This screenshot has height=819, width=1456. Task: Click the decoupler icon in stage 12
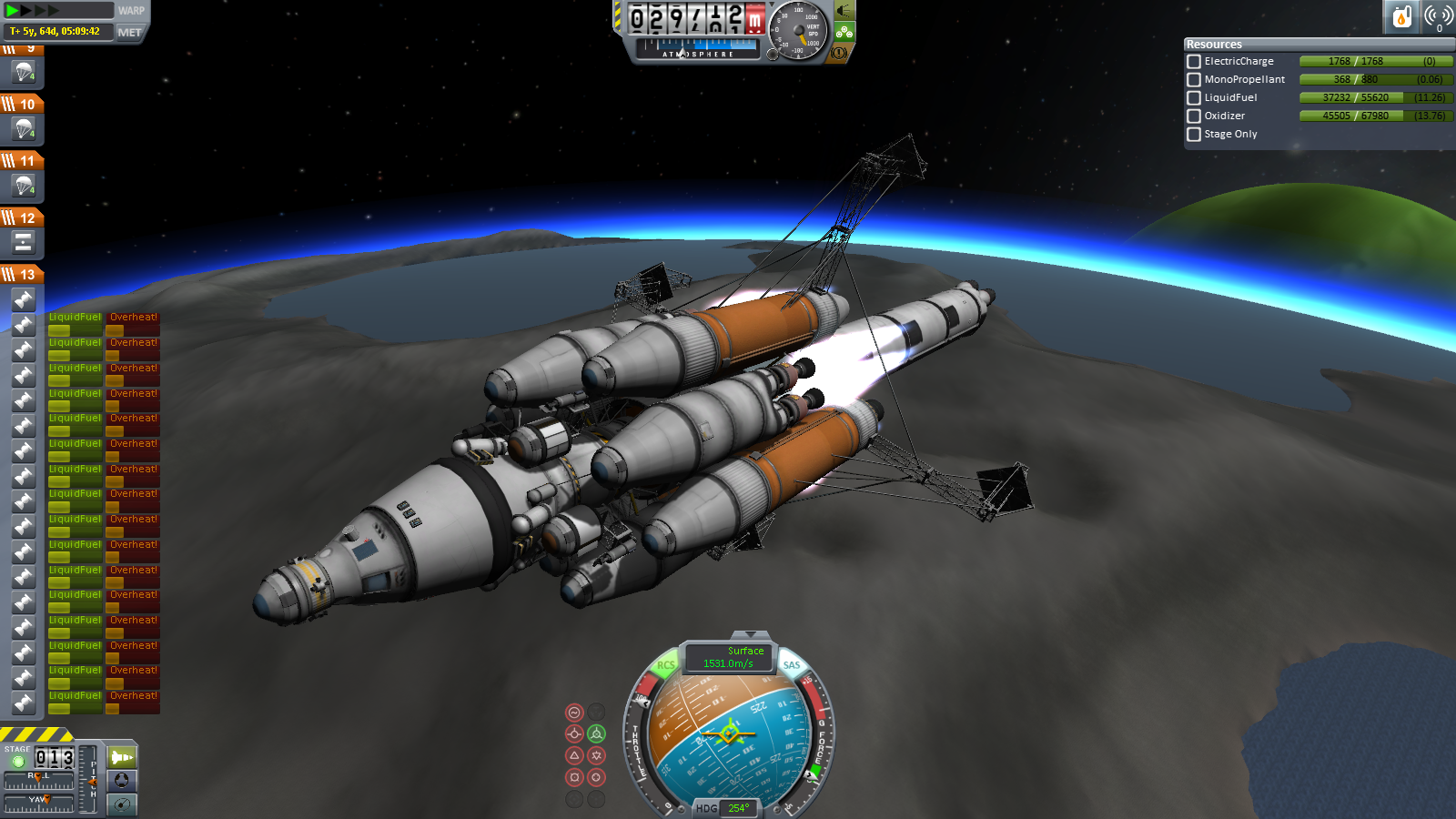(x=23, y=242)
